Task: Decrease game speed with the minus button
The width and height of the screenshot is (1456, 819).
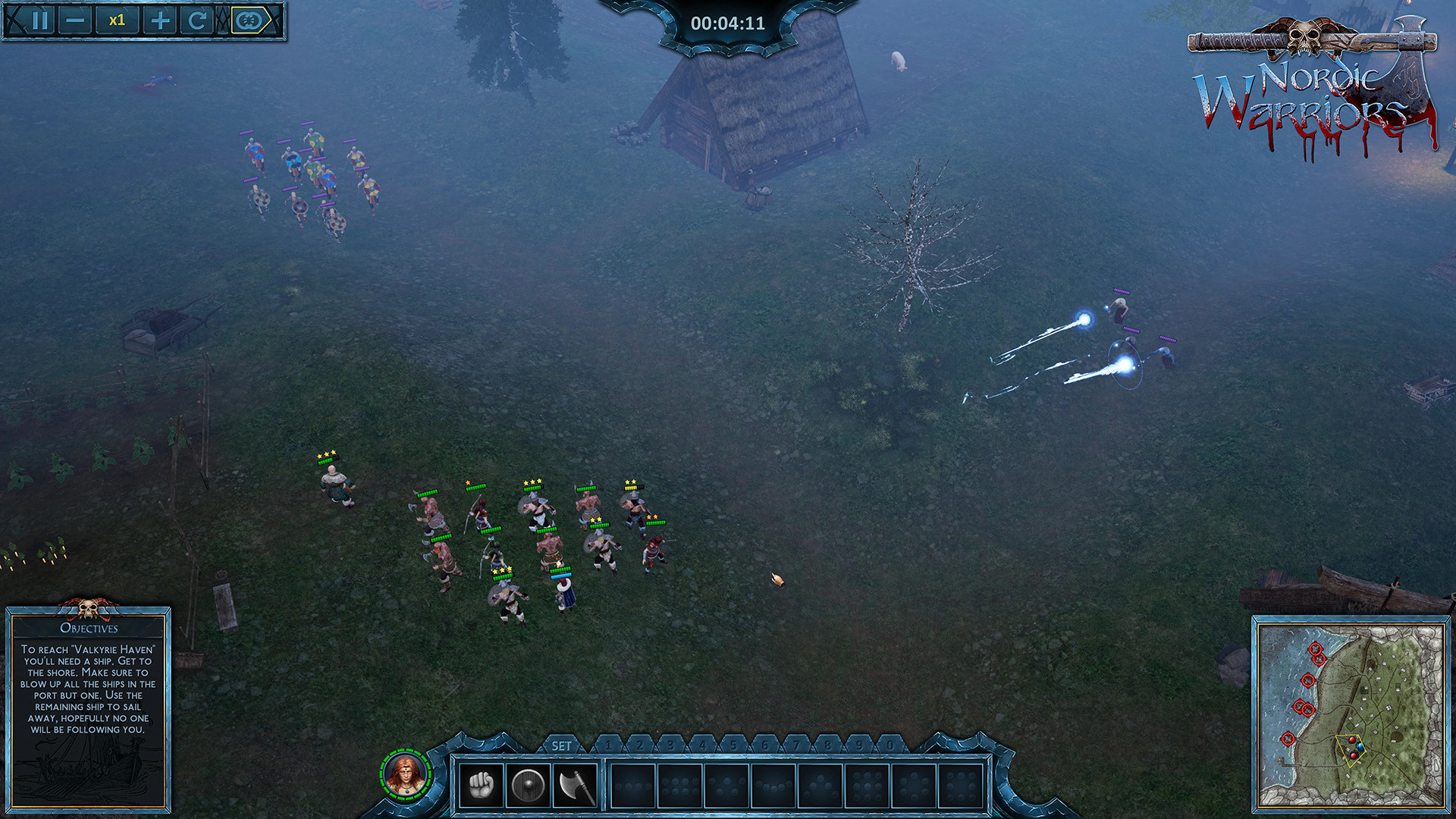Action: point(75,20)
